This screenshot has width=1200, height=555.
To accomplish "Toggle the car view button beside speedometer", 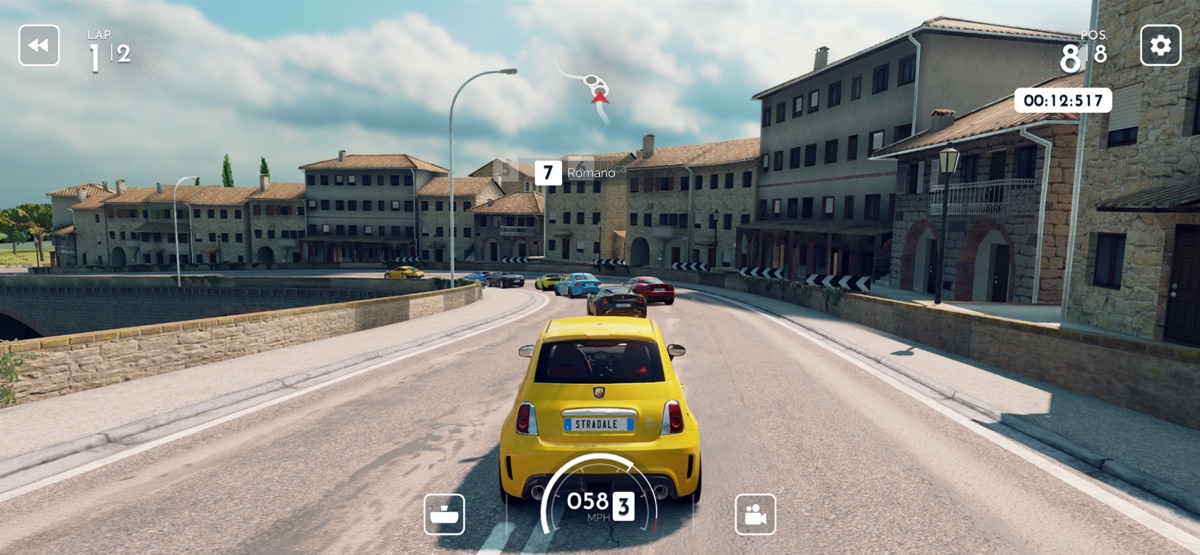I will pyautogui.click(x=444, y=514).
